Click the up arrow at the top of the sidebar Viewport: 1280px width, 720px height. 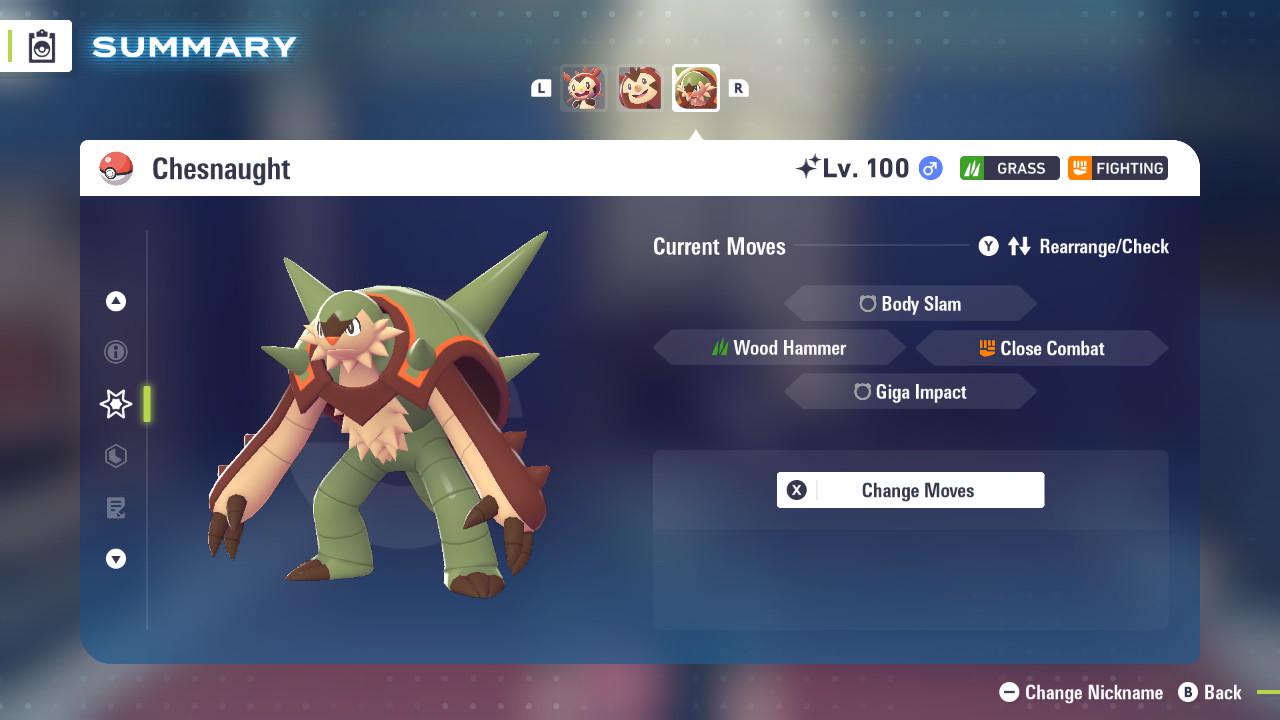tap(116, 300)
